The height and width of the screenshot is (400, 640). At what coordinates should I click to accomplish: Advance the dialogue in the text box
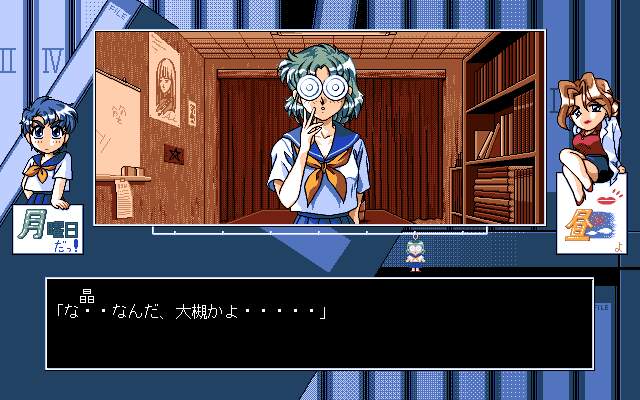point(319,323)
